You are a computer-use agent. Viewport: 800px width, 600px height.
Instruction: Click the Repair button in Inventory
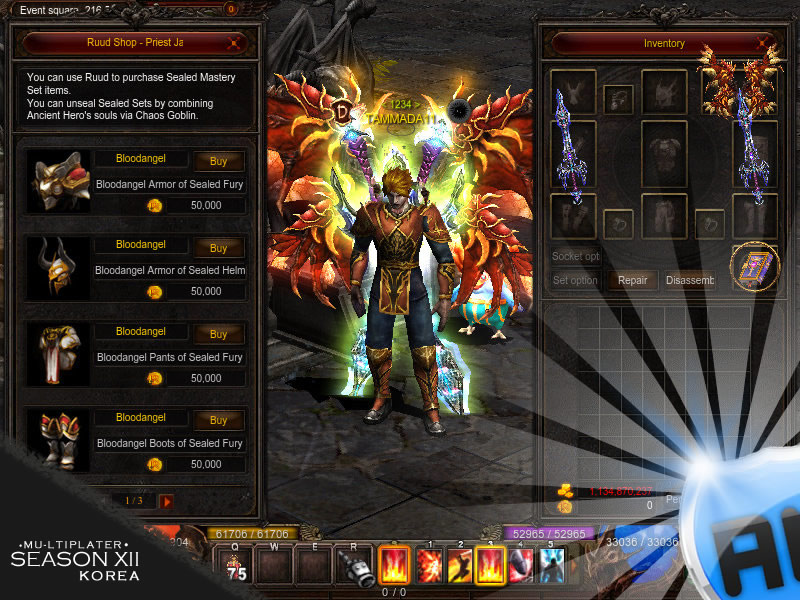pos(632,281)
